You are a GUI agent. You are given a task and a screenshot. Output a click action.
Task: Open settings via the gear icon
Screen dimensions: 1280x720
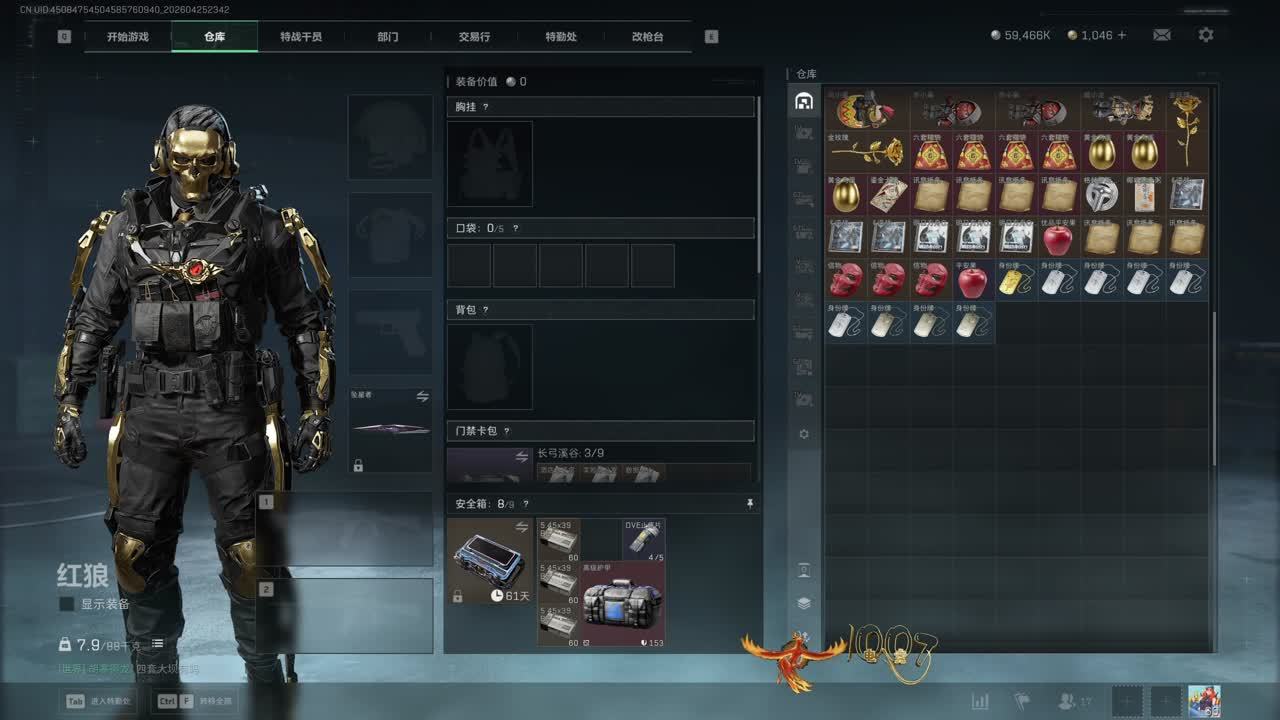pyautogui.click(x=1206, y=35)
